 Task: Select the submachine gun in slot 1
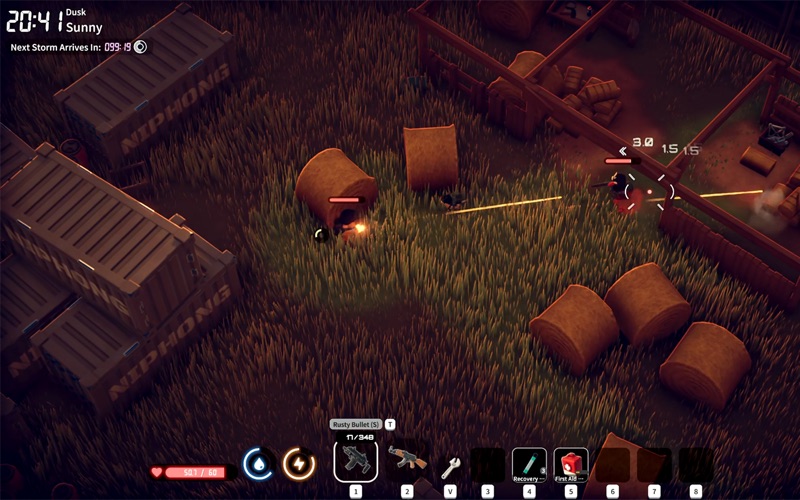pyautogui.click(x=355, y=460)
